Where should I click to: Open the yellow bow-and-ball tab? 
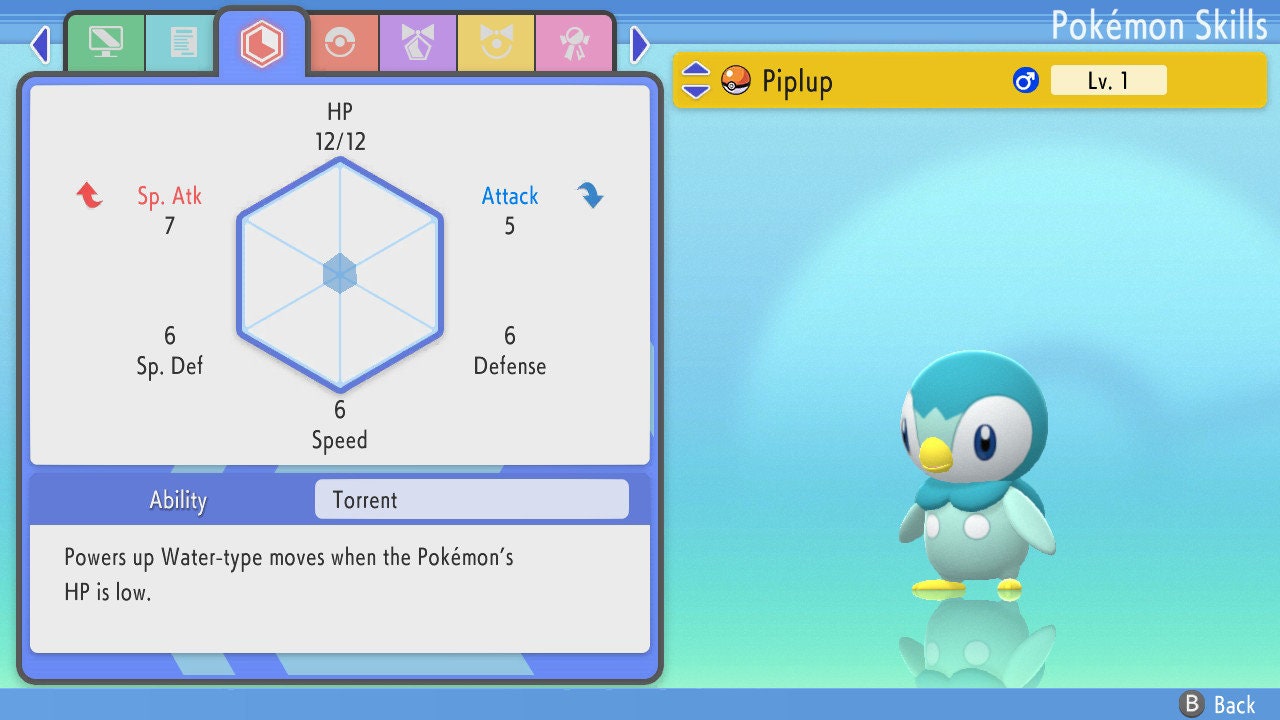click(x=496, y=42)
